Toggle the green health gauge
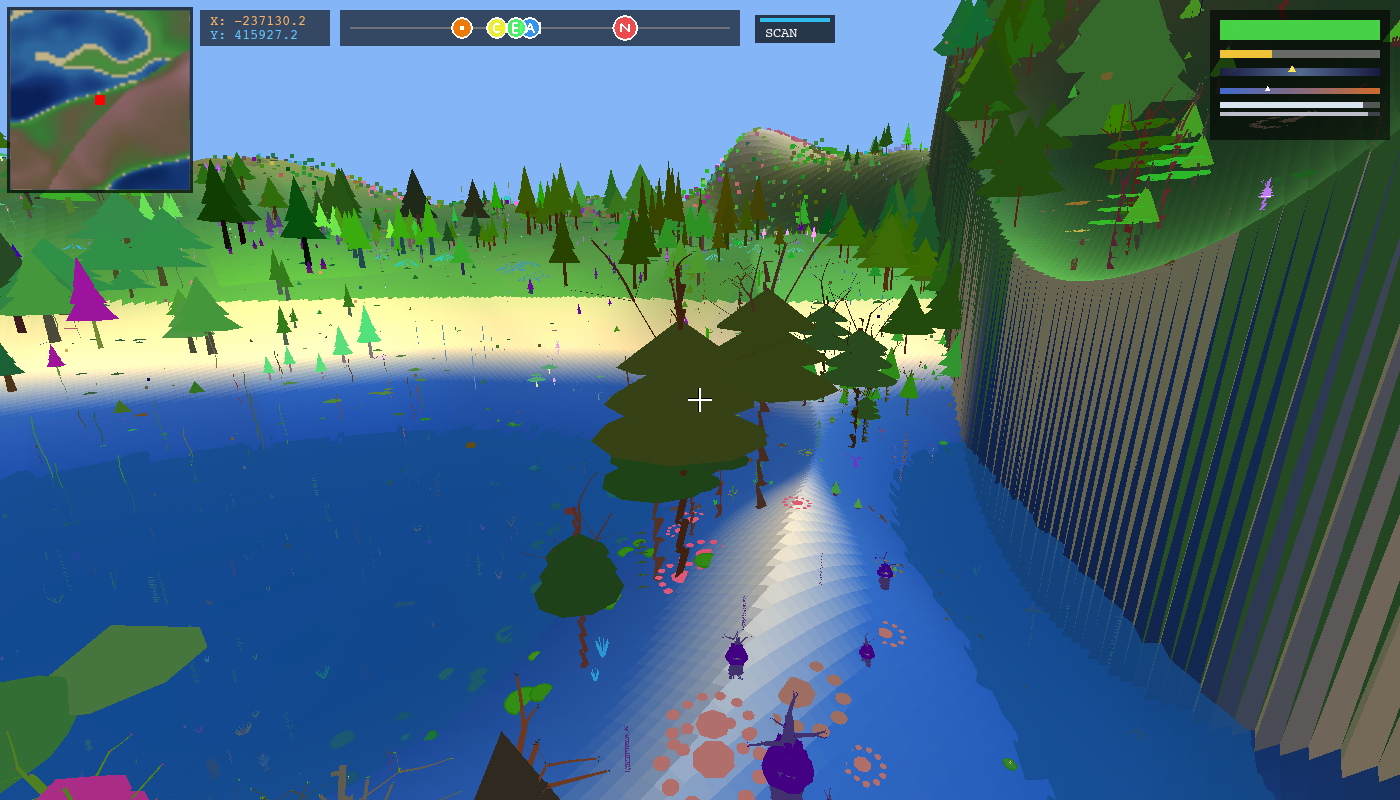This screenshot has height=800, width=1400. tap(1299, 30)
